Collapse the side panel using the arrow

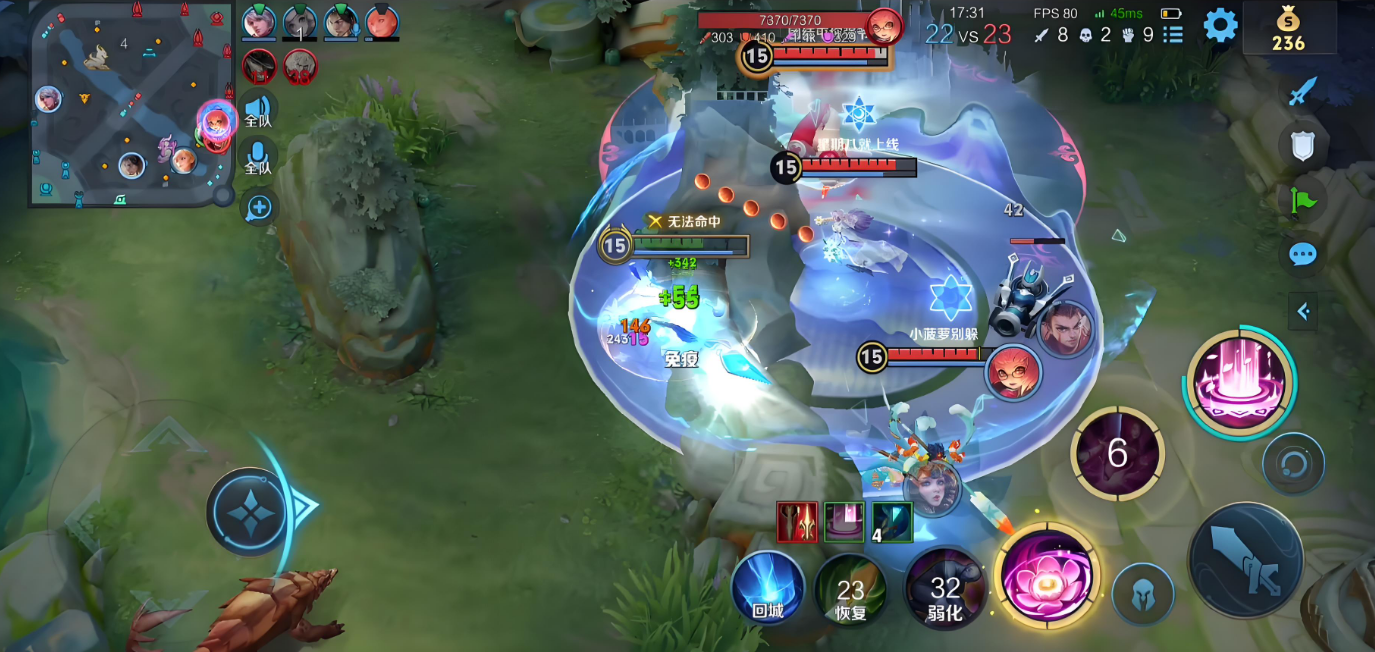(1302, 311)
